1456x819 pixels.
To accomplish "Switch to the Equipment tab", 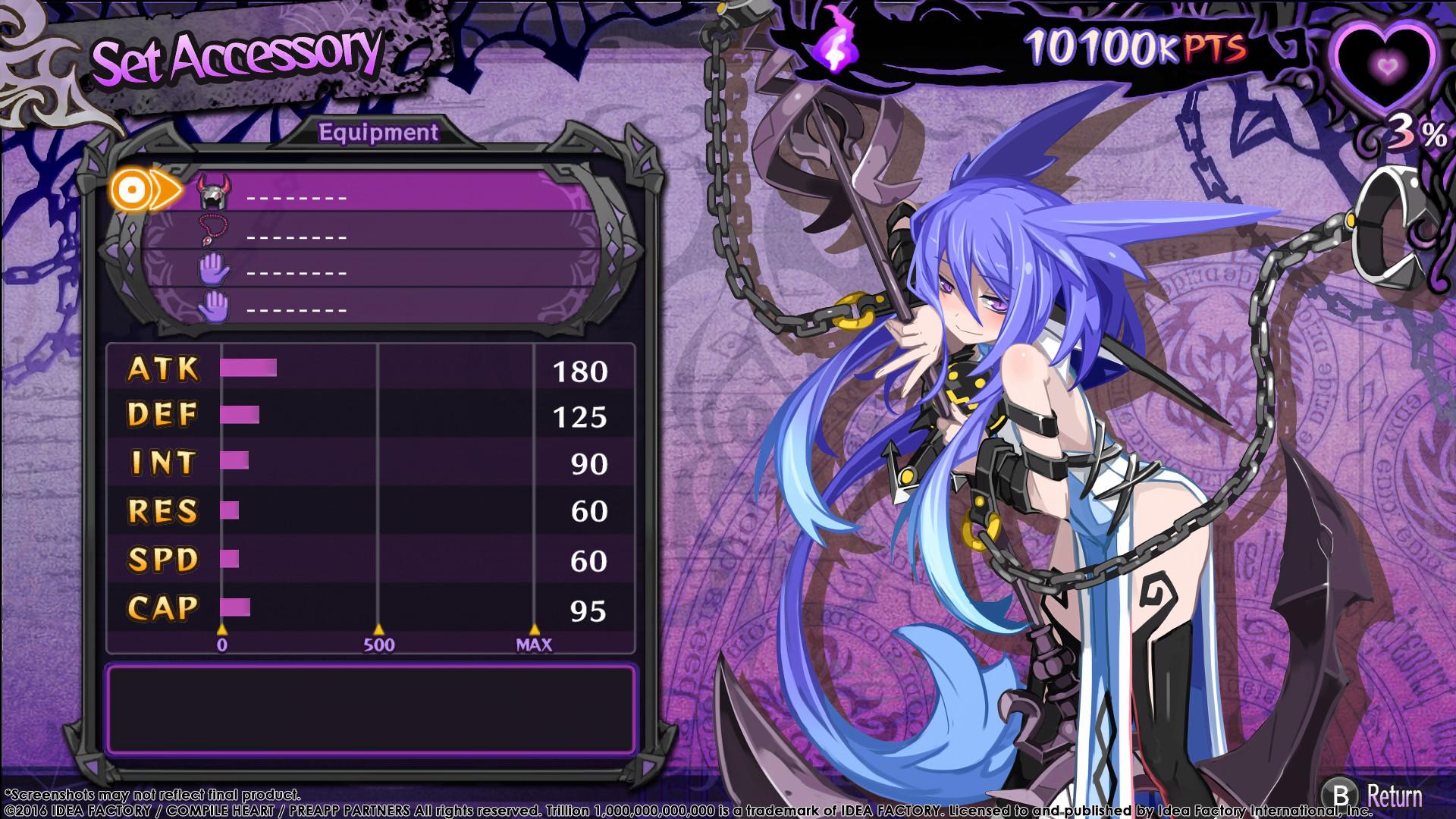I will click(x=379, y=130).
